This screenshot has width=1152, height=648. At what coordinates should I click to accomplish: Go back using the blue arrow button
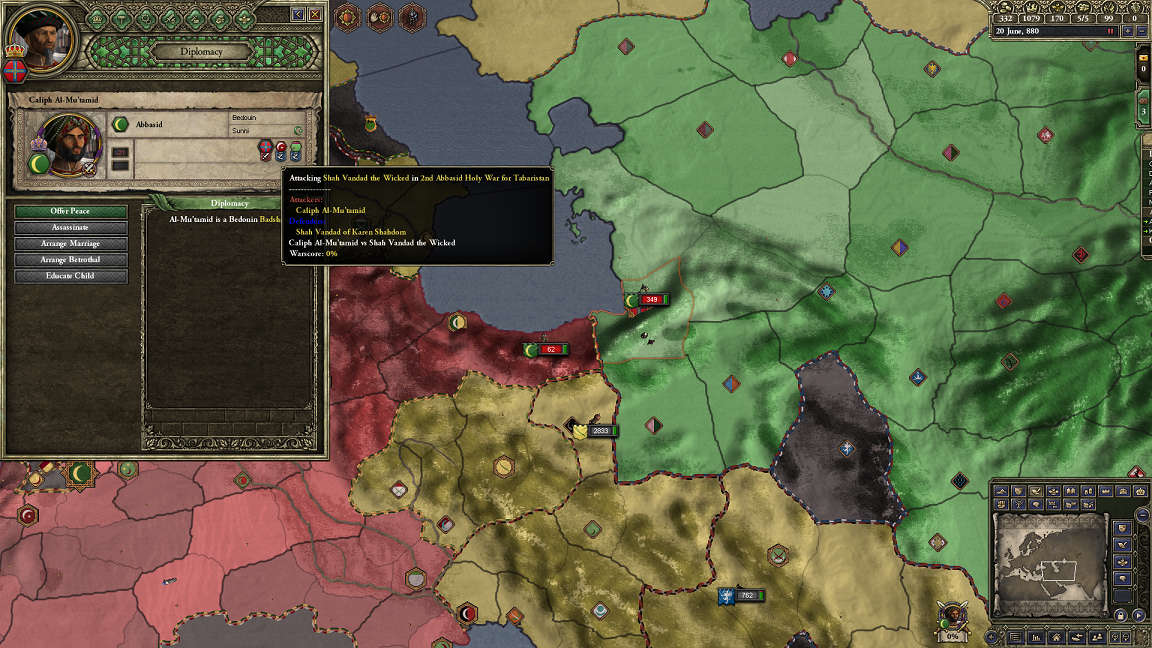pos(297,15)
